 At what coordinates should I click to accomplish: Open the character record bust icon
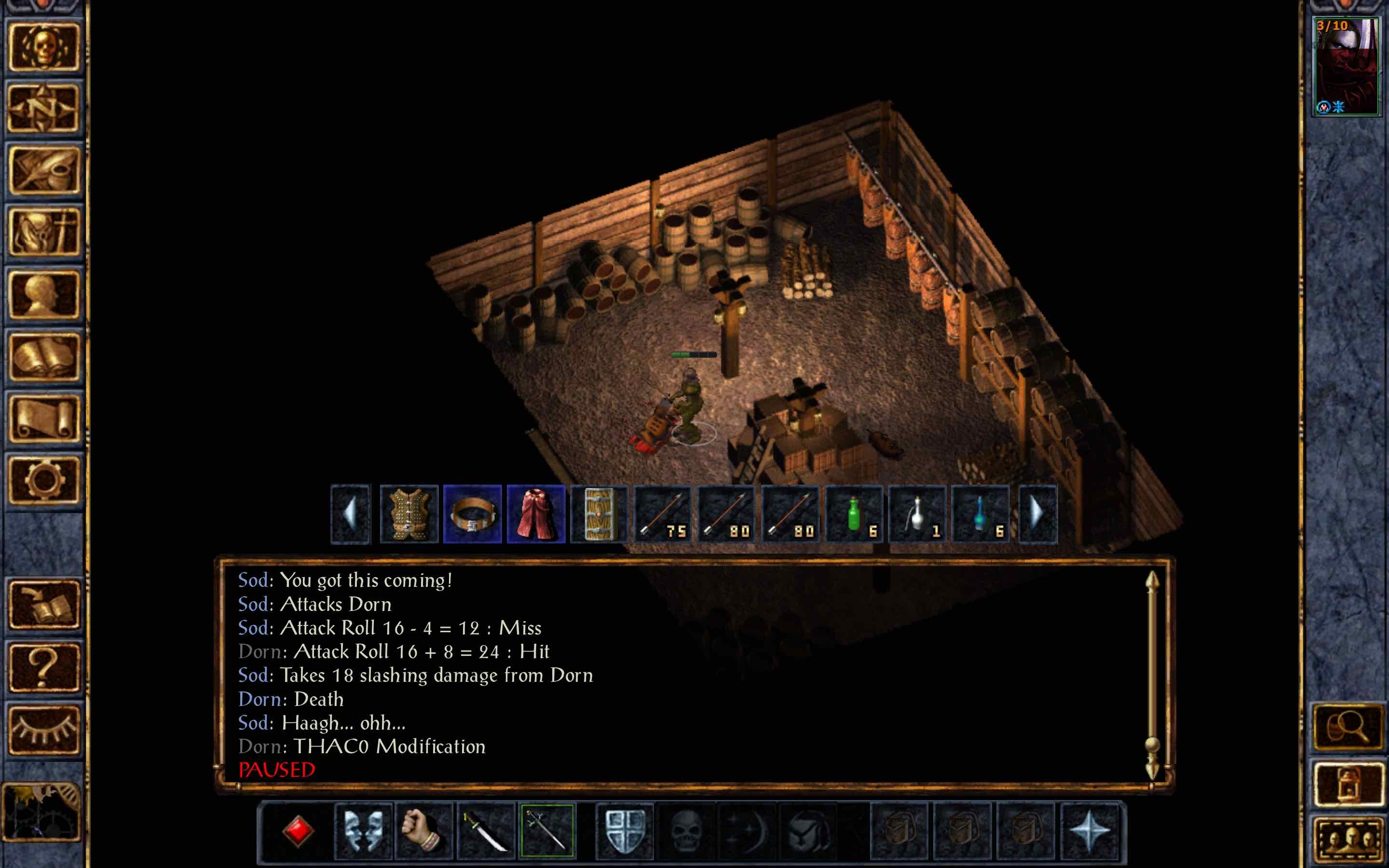coord(43,295)
